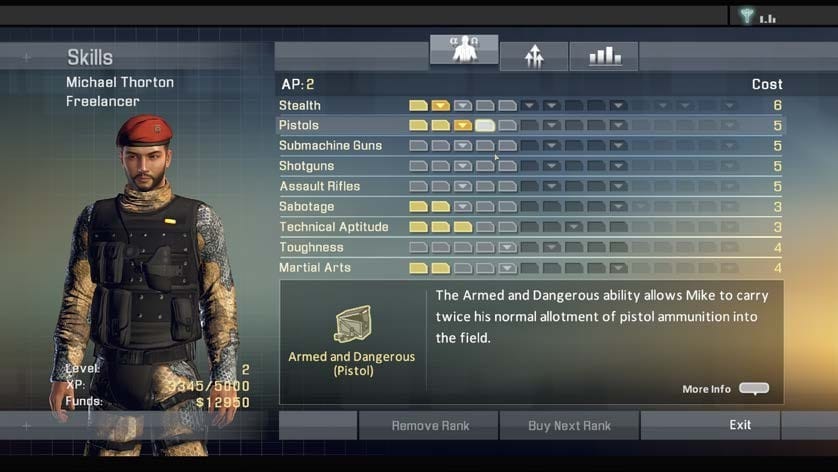
Task: Open the bar chart statistics tab
Action: [x=604, y=57]
